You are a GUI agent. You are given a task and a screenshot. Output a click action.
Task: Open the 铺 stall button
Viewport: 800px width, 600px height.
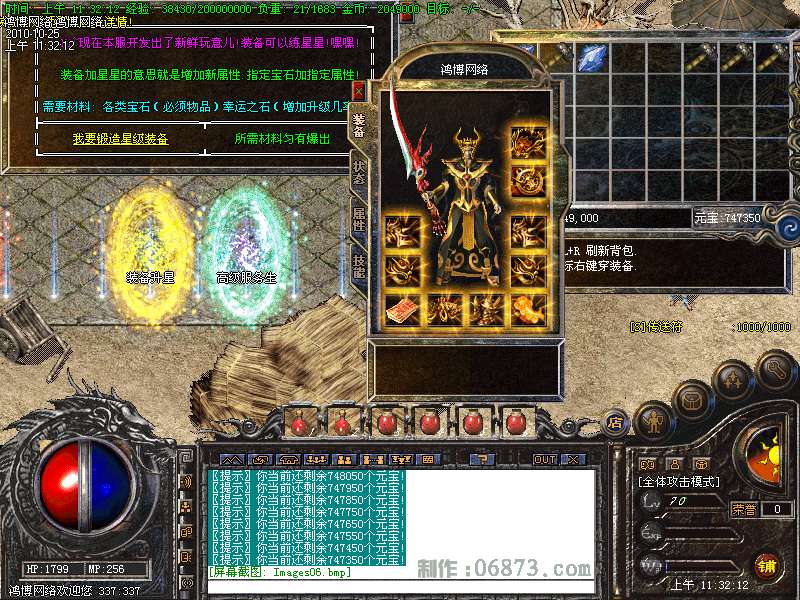click(768, 568)
